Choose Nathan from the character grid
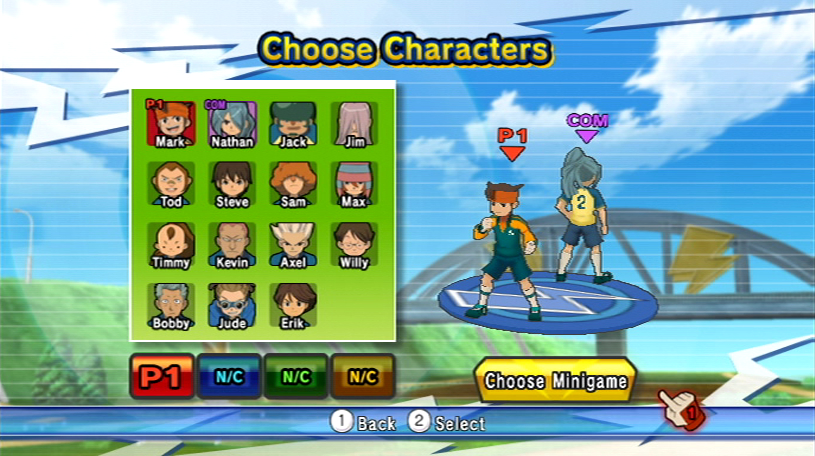Image resolution: width=815 pixels, height=456 pixels. click(x=232, y=122)
